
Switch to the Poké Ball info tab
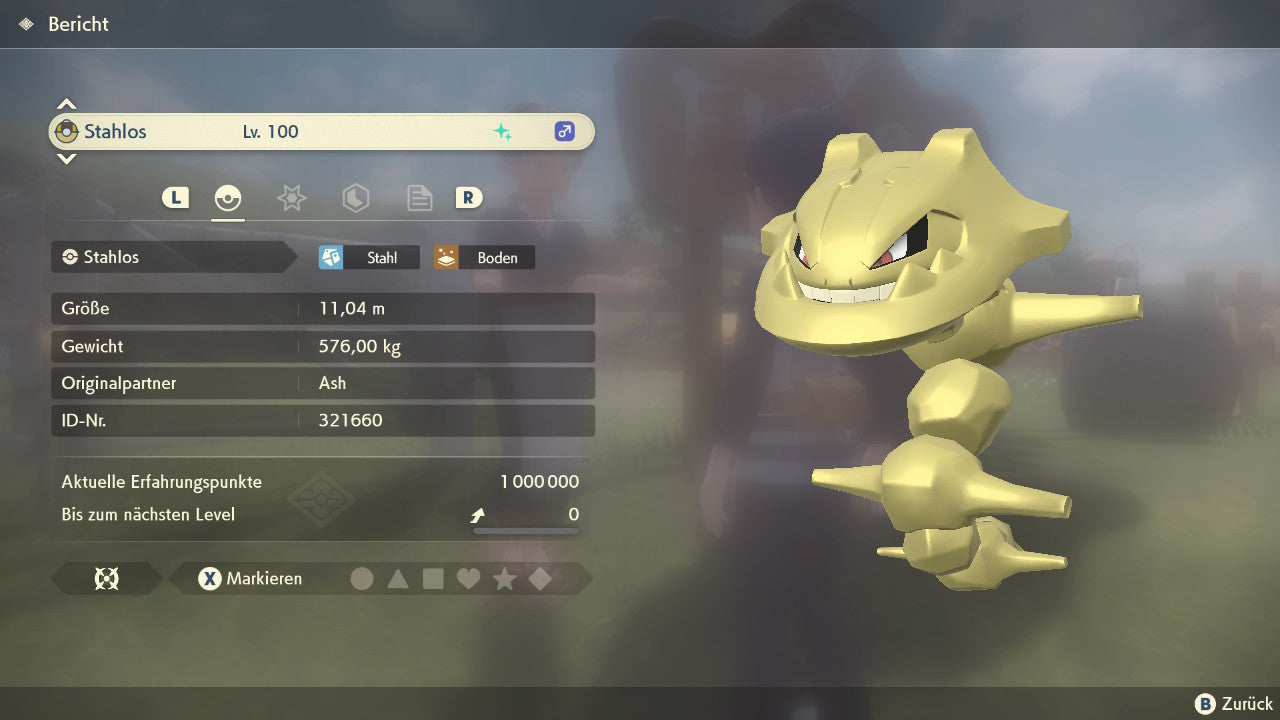coord(228,198)
